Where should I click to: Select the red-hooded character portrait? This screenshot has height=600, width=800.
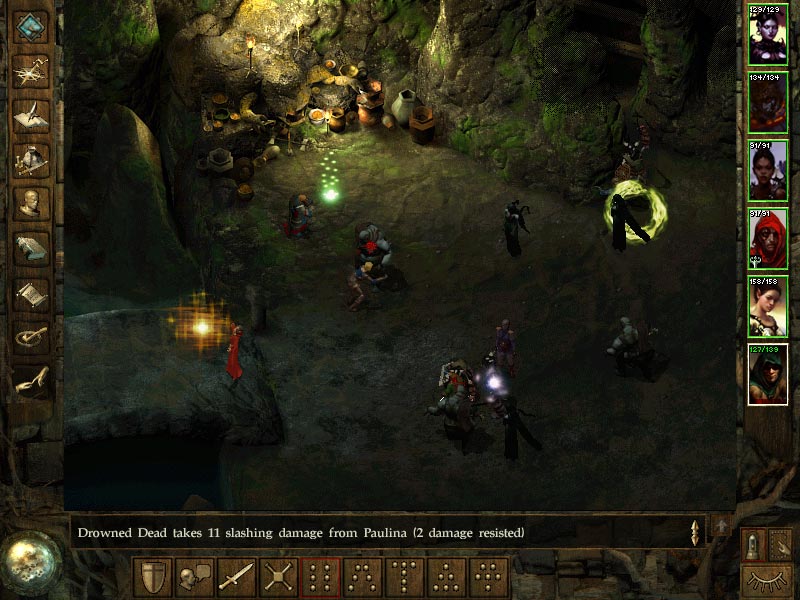tap(768, 238)
